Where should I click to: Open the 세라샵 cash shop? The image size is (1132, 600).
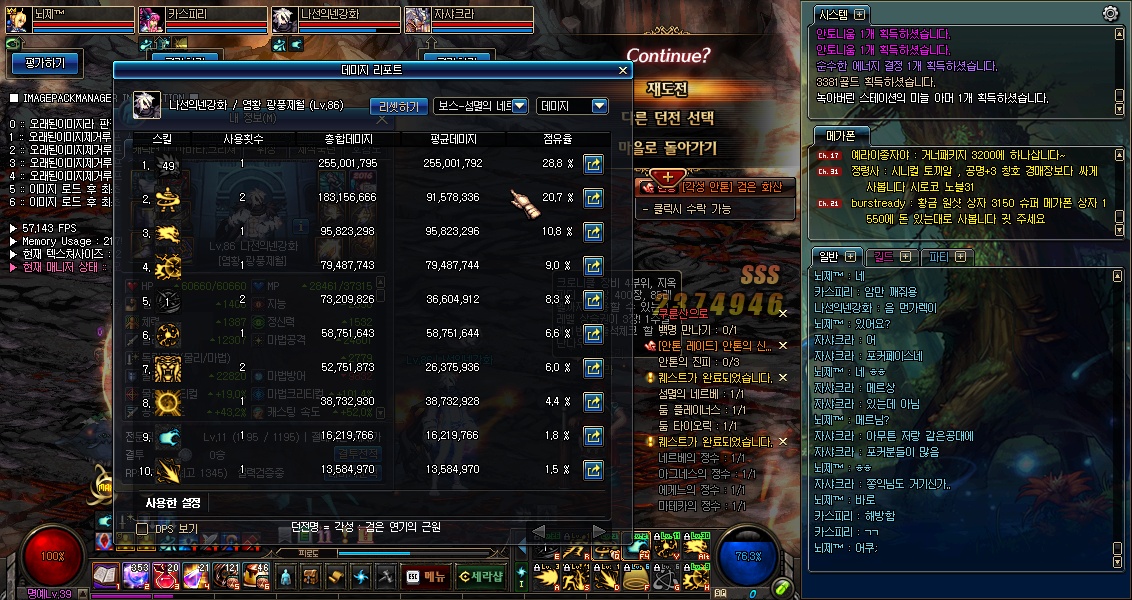[480, 576]
